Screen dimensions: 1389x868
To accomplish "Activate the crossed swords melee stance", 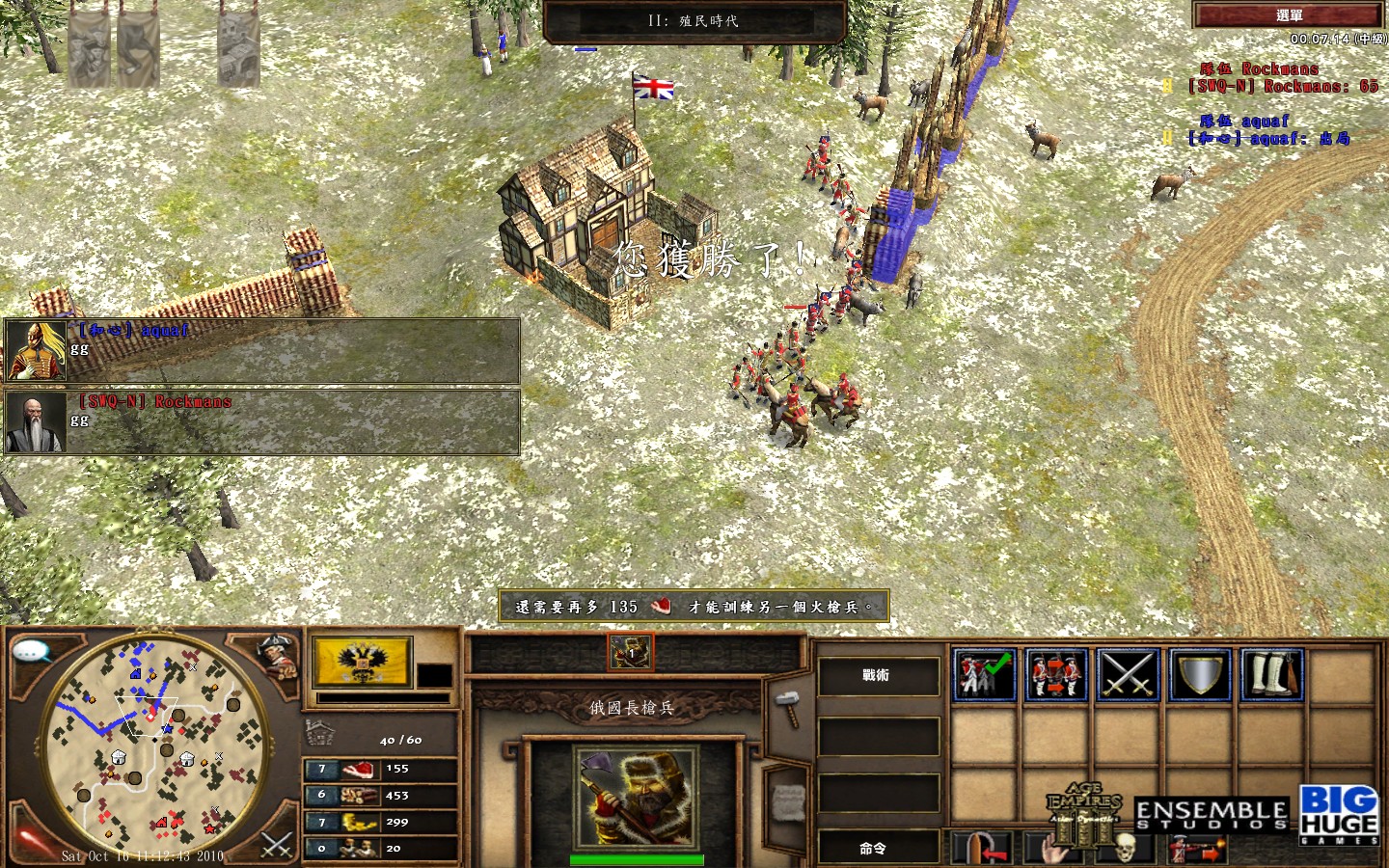I will pos(1128,673).
